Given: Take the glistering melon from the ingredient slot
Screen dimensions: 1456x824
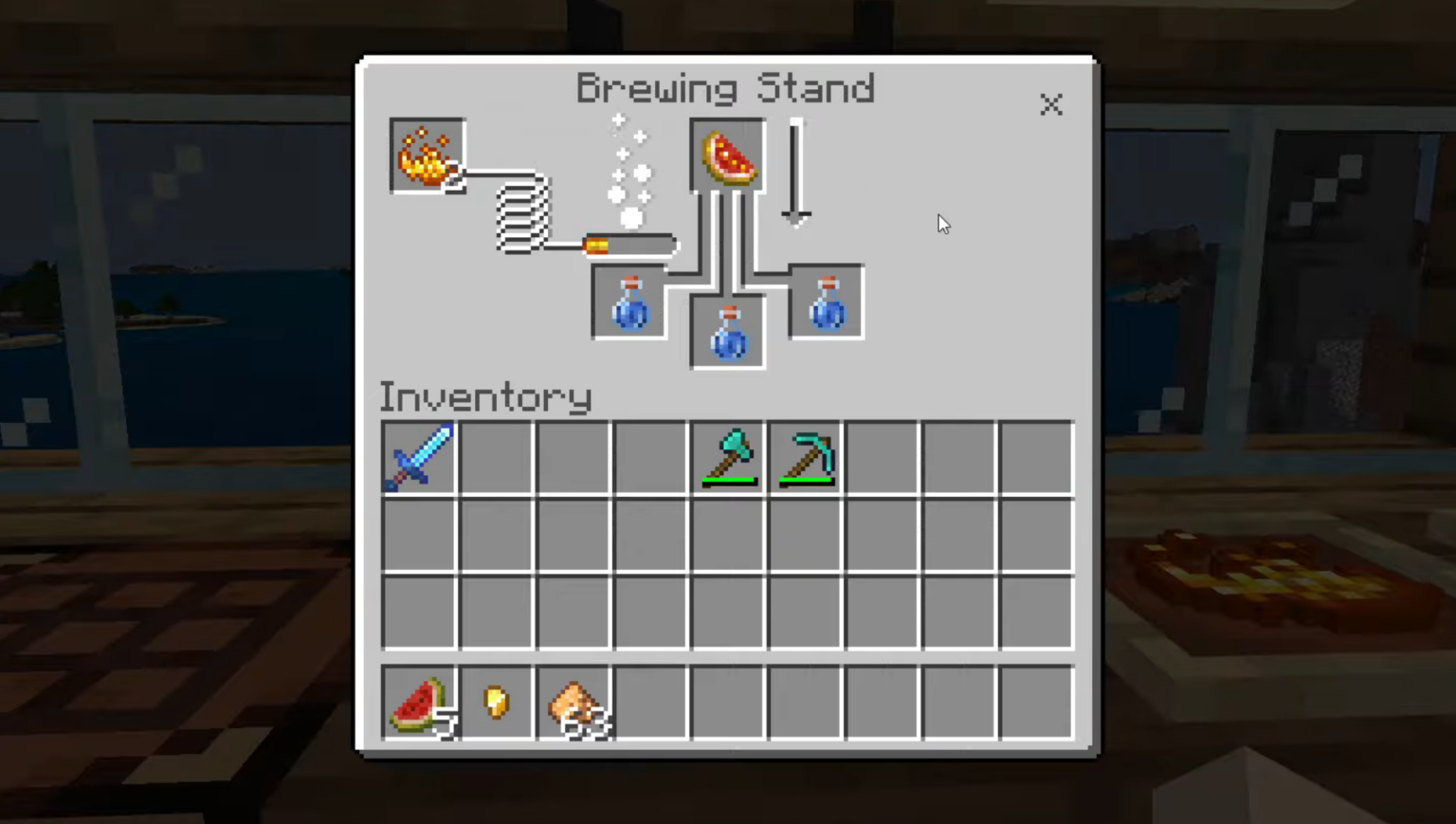Looking at the screenshot, I should [726, 155].
